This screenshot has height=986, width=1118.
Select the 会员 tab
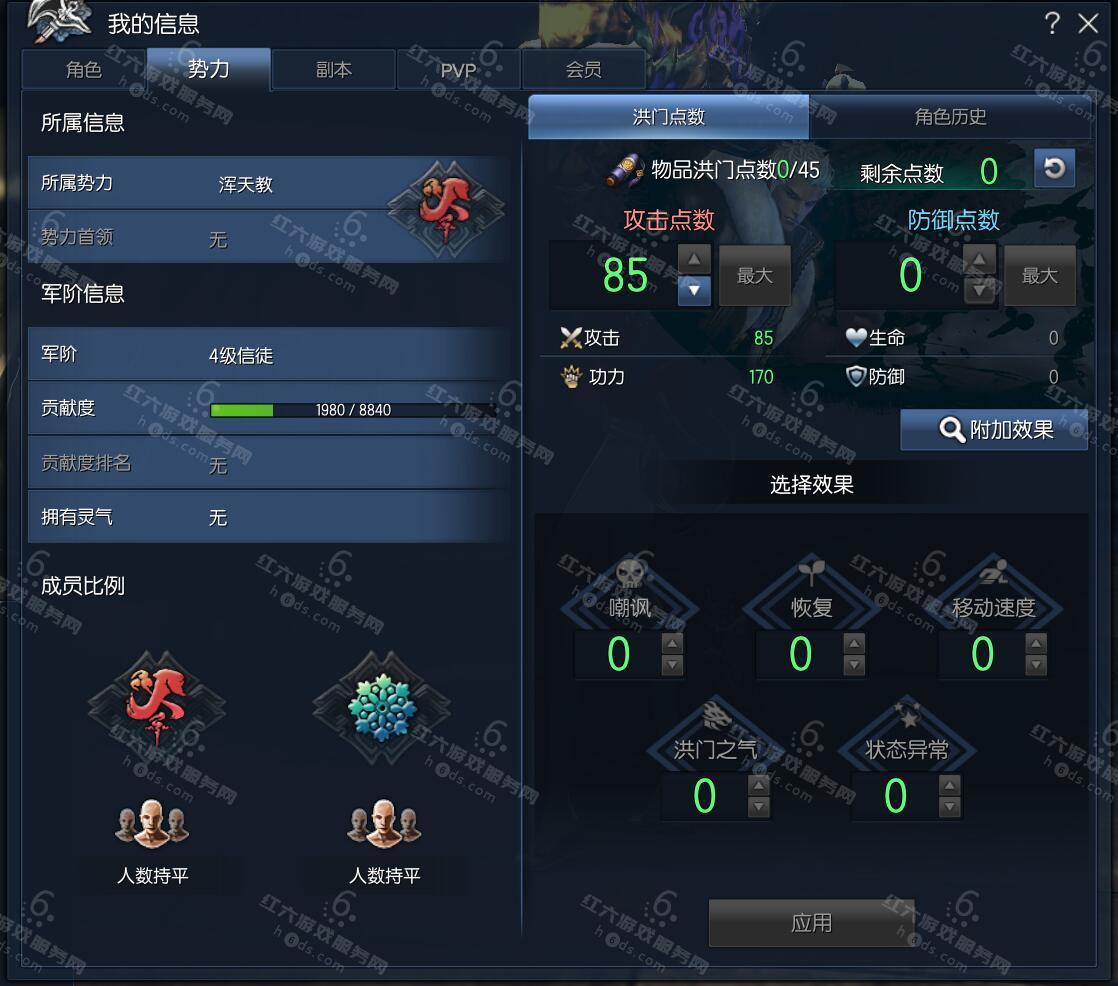coord(584,70)
